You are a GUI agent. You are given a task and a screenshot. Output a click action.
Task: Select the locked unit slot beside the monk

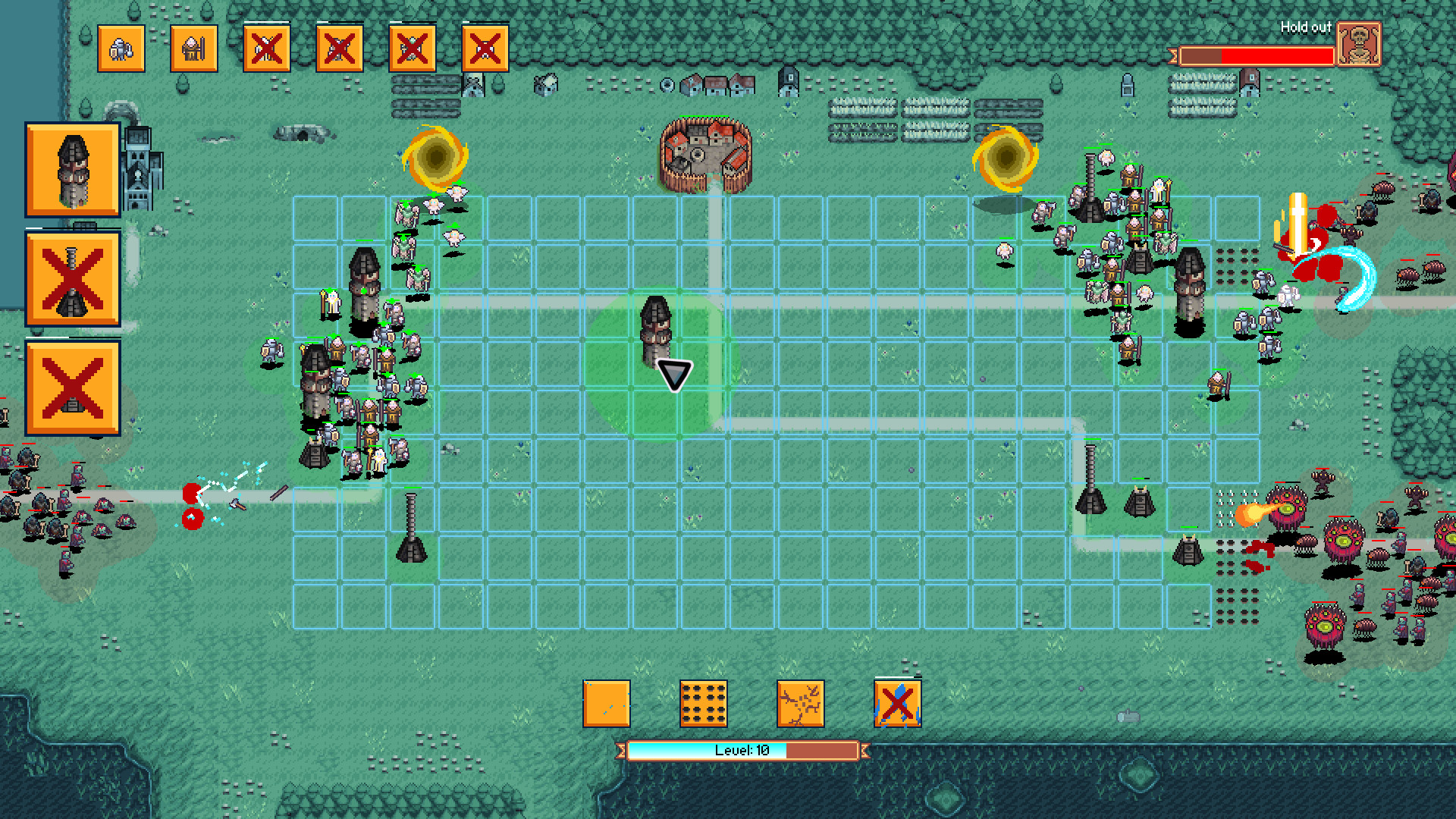tap(266, 48)
